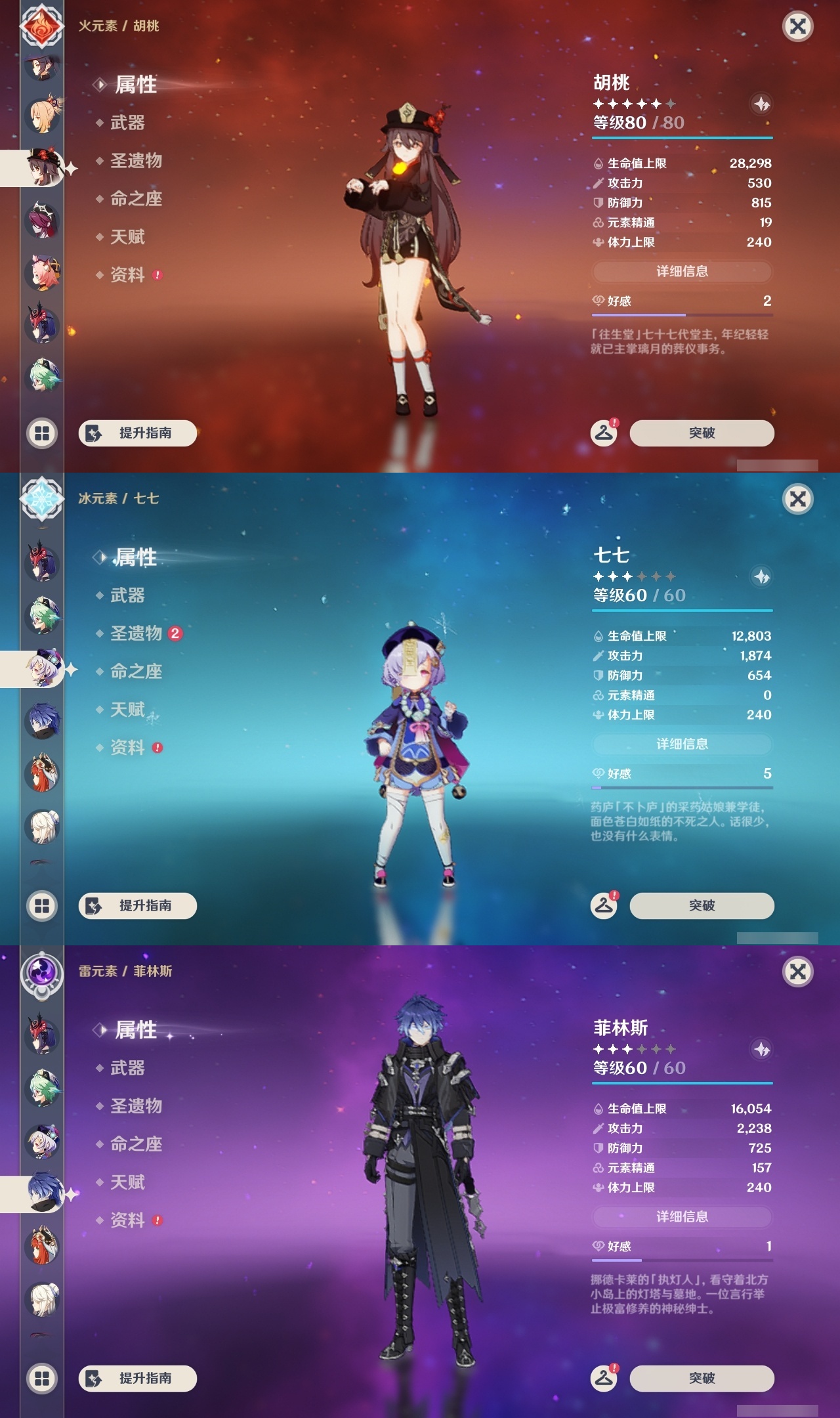Click the 详细信息 button on Hu Tao's panel

click(x=682, y=272)
